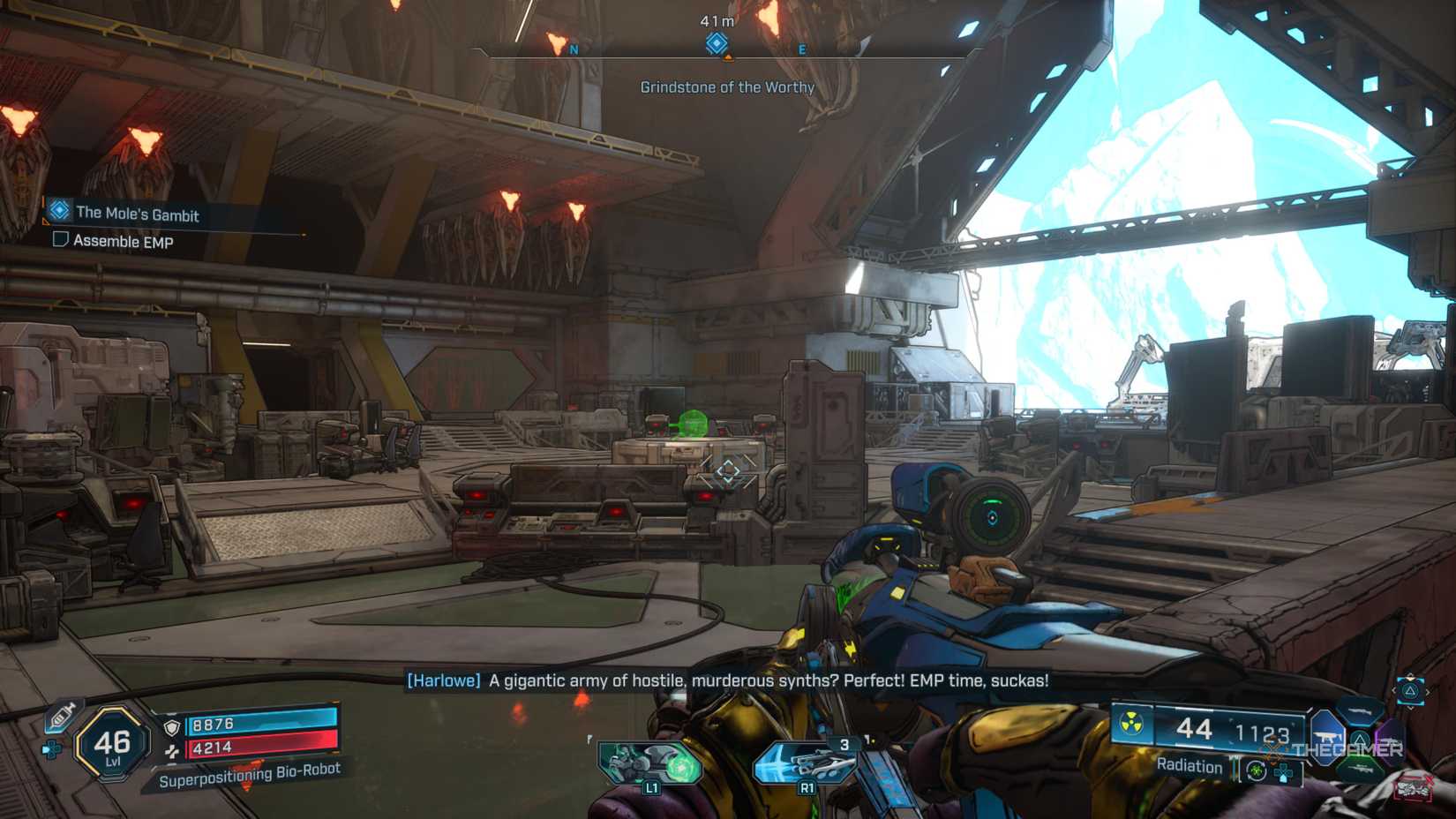This screenshot has width=1456, height=819.
Task: Toggle the d-pad indicator near Radiation label
Action: click(x=1282, y=772)
